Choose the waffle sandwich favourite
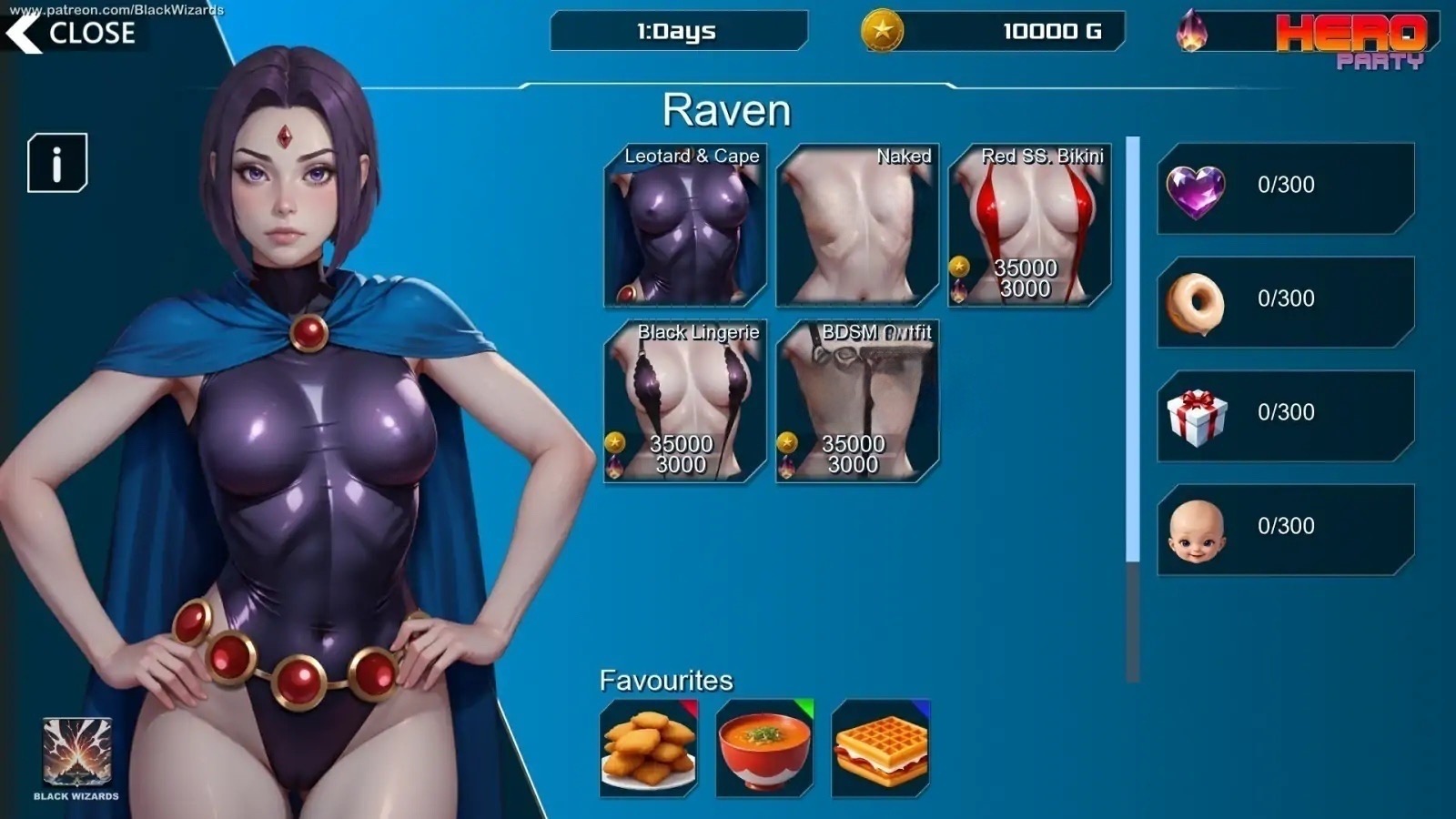This screenshot has width=1456, height=819. point(881,748)
